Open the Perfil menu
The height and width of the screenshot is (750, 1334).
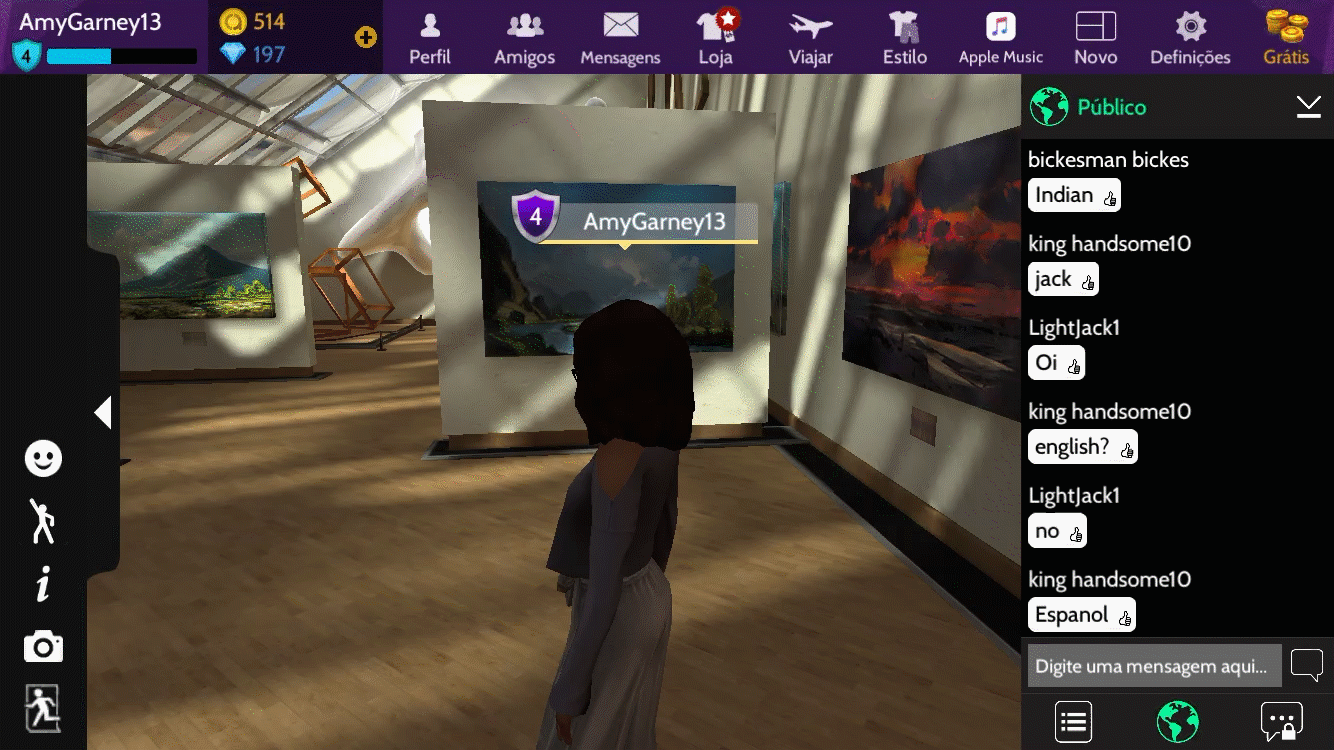(x=430, y=38)
